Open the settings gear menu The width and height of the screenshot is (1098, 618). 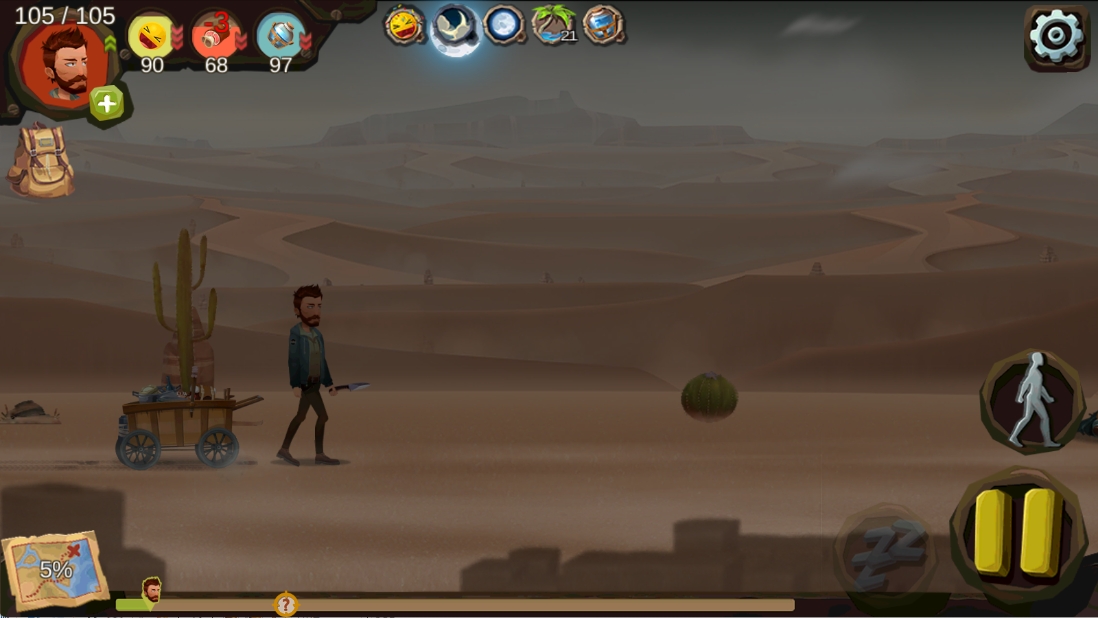pyautogui.click(x=1056, y=38)
